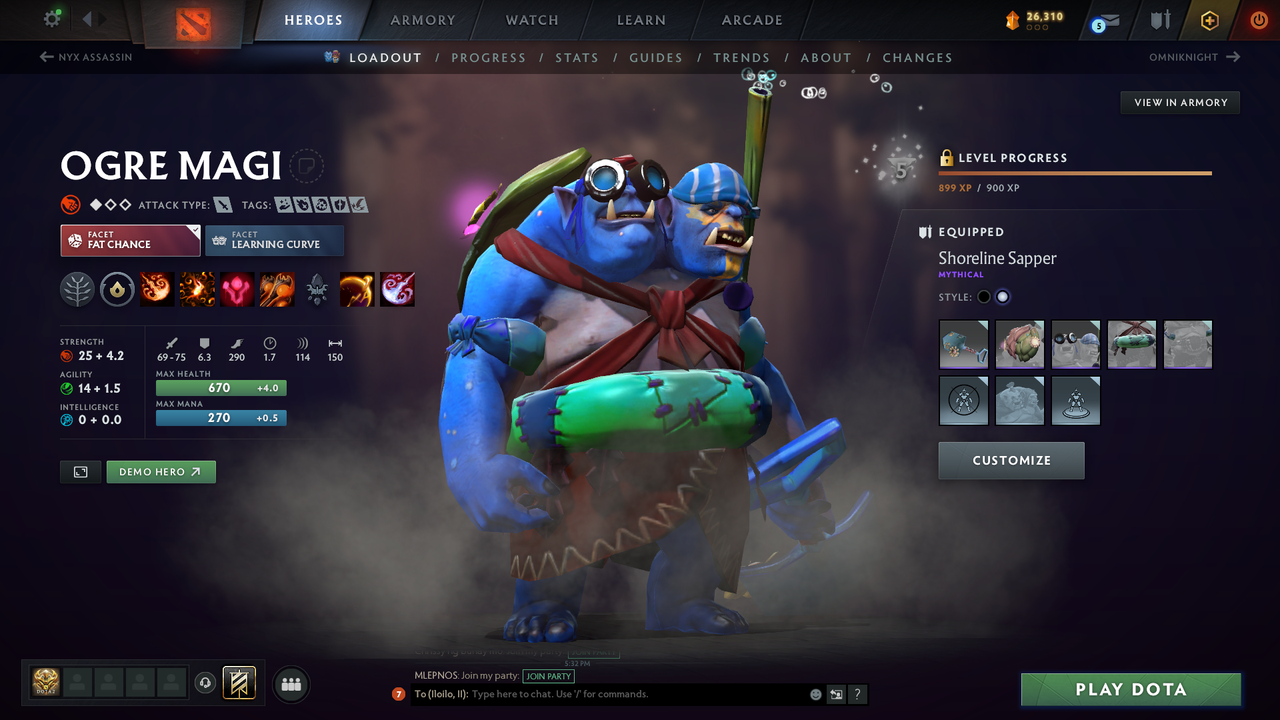The height and width of the screenshot is (720, 1280).
Task: Click the Multicast ability icon
Action: tap(277, 289)
